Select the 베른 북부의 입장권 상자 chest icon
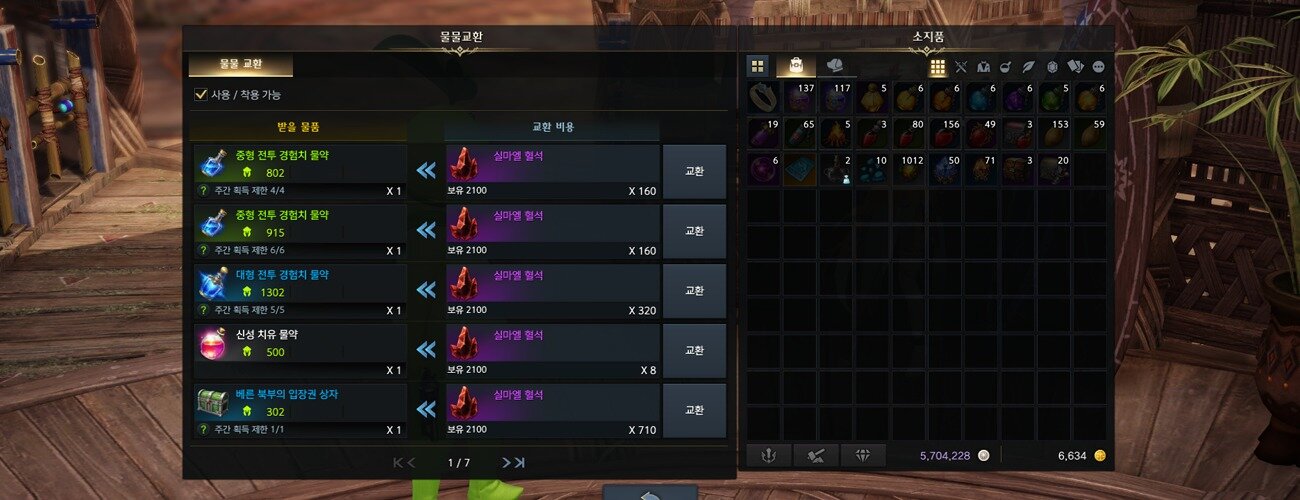1300x500 pixels. pyautogui.click(x=213, y=403)
